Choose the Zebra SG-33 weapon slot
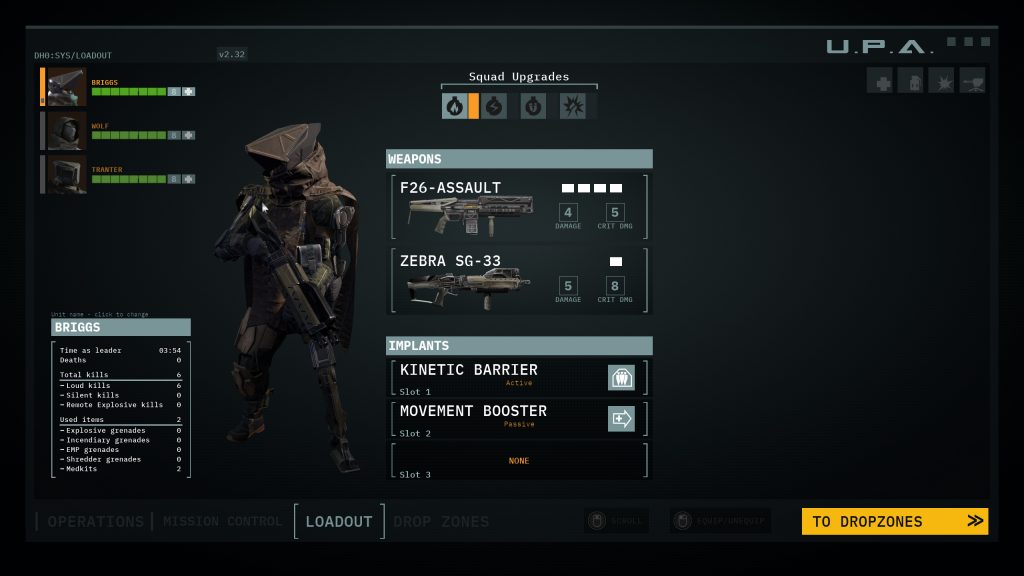Viewport: 1024px width, 576px height. [518, 281]
